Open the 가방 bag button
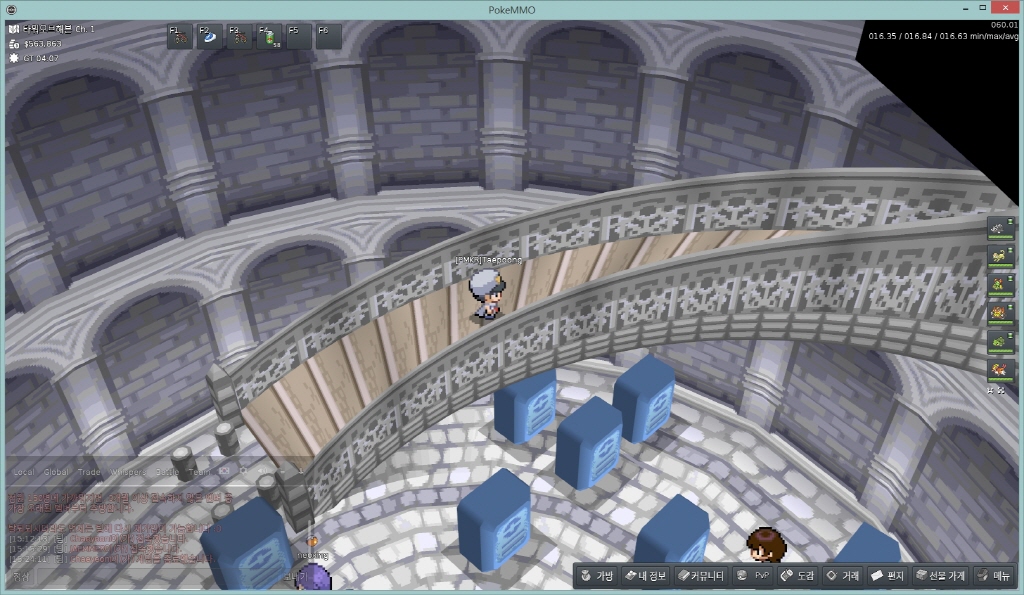Screen dimensions: 1024x595 tap(597, 576)
